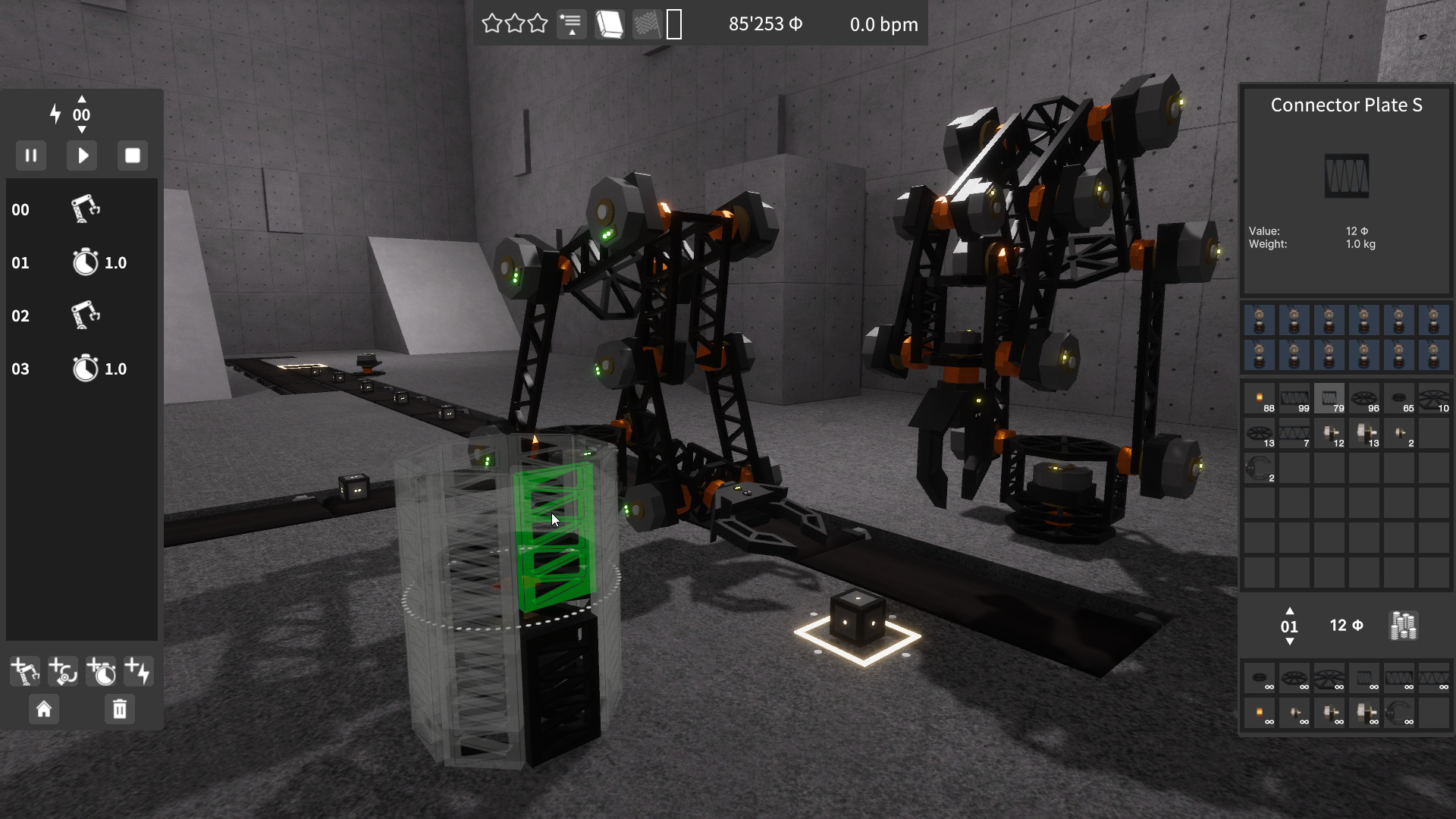Lower the sell quantity stepper
Viewport: 1456px width, 819px height.
click(x=1290, y=639)
